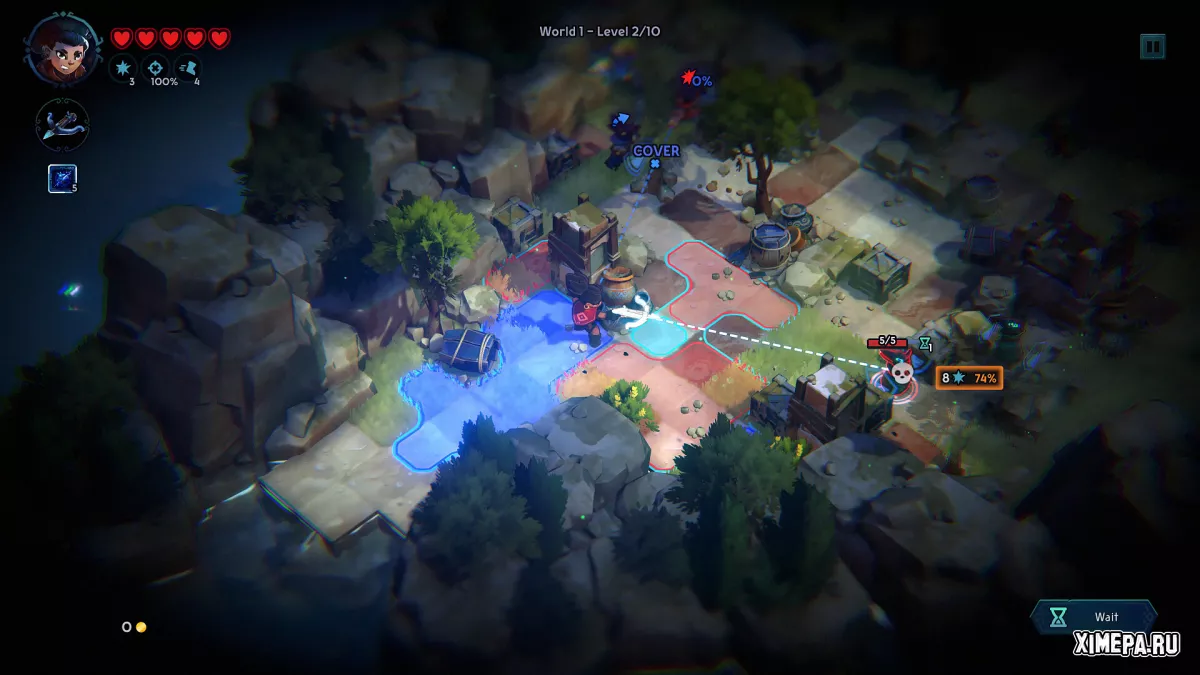Image resolution: width=1200 pixels, height=675 pixels.
Task: Click the 74% hit chance attack tooltip
Action: (x=968, y=377)
